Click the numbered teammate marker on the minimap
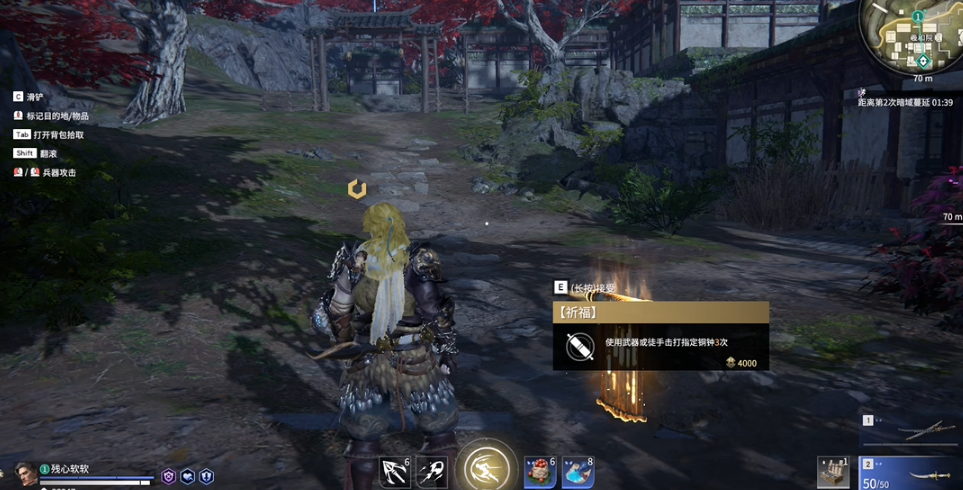Image resolution: width=963 pixels, height=490 pixels. [x=918, y=17]
